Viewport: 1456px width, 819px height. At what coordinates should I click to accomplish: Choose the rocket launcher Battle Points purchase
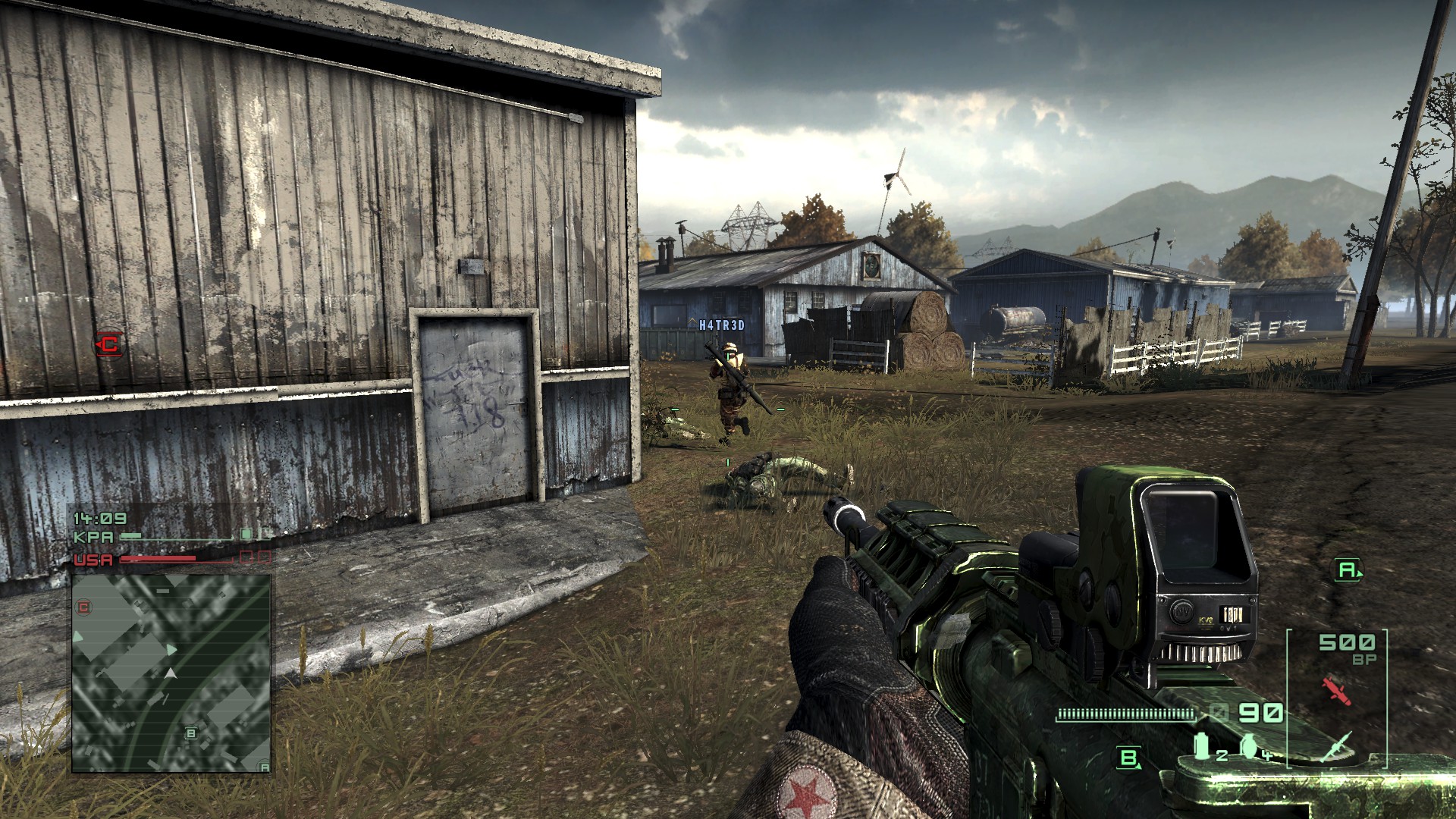(1336, 746)
